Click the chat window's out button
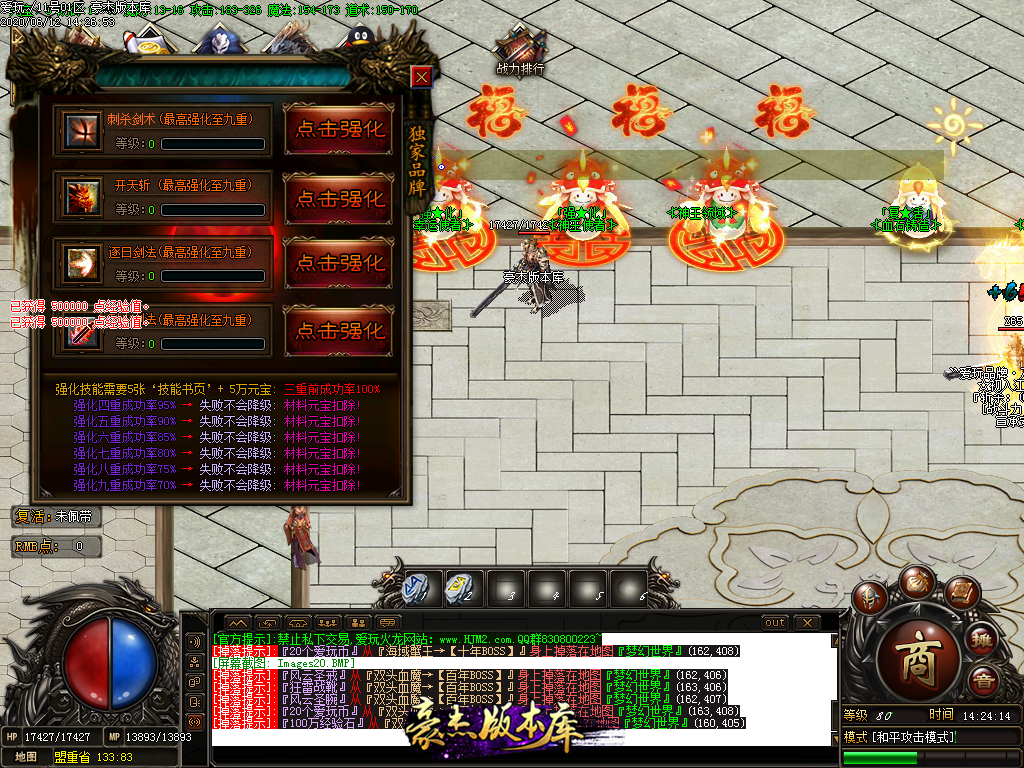This screenshot has width=1024, height=768. click(775, 622)
